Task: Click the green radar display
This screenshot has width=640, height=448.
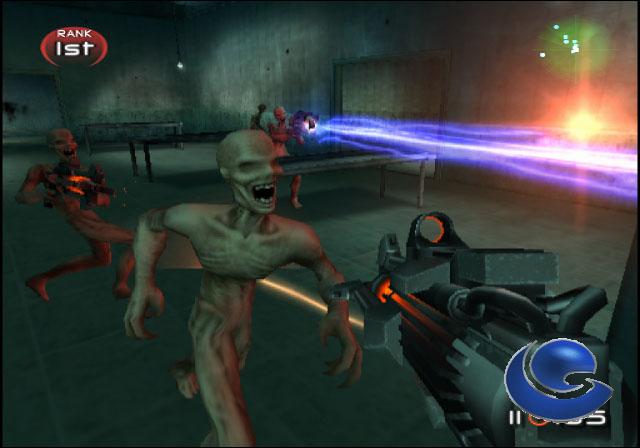Action: (572, 43)
